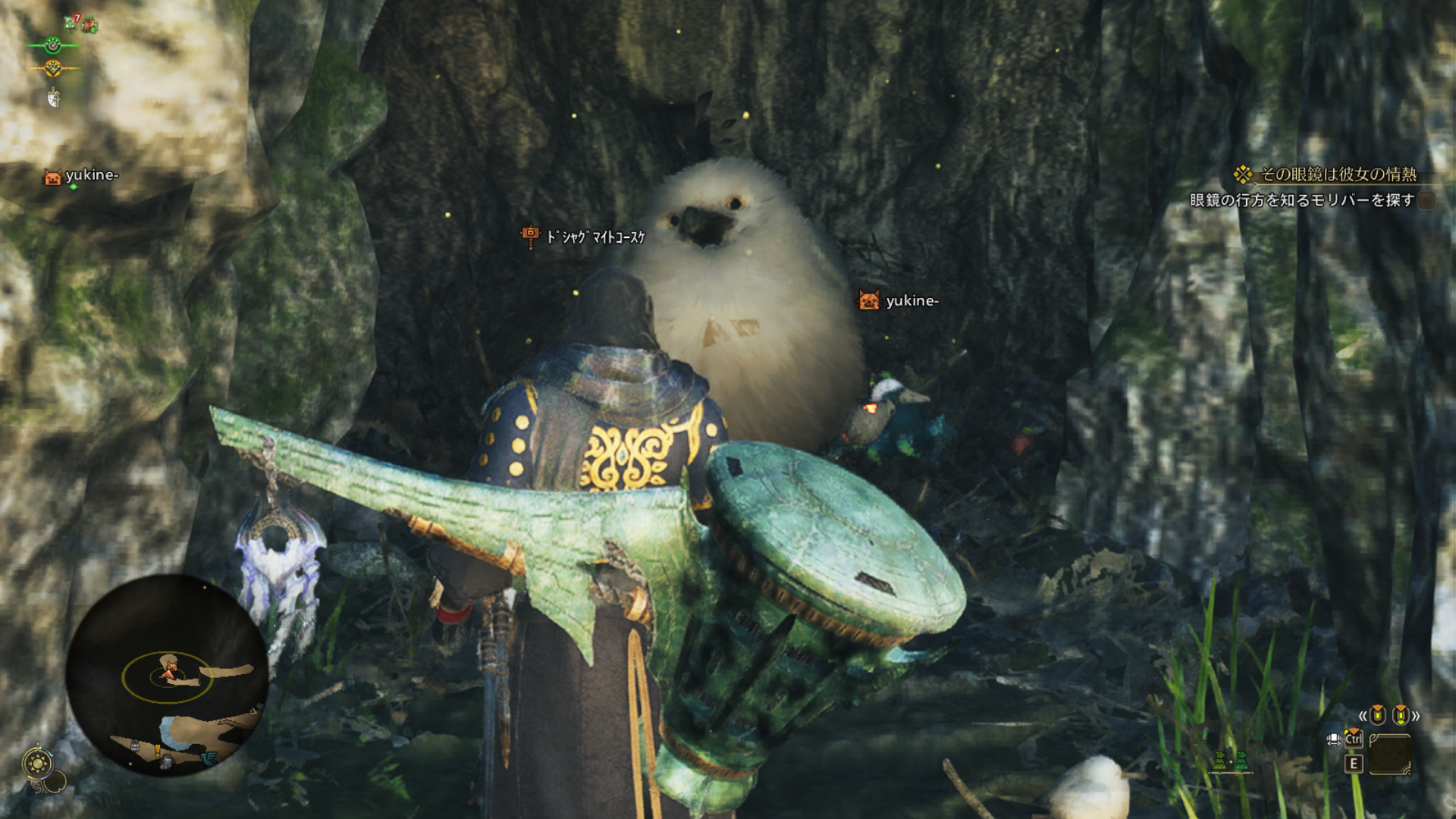Click the teal monster icon on the minimap

click(209, 757)
